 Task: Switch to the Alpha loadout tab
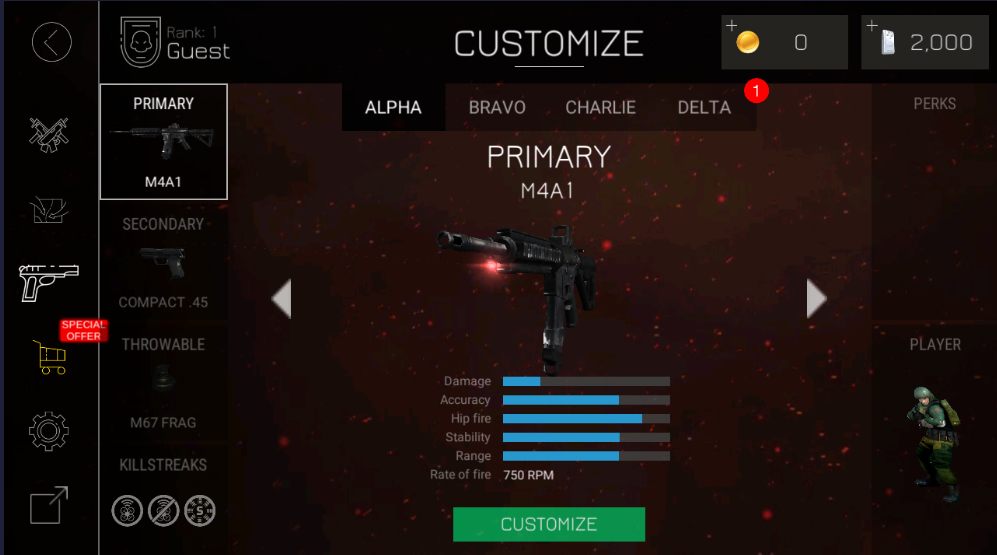coord(393,108)
